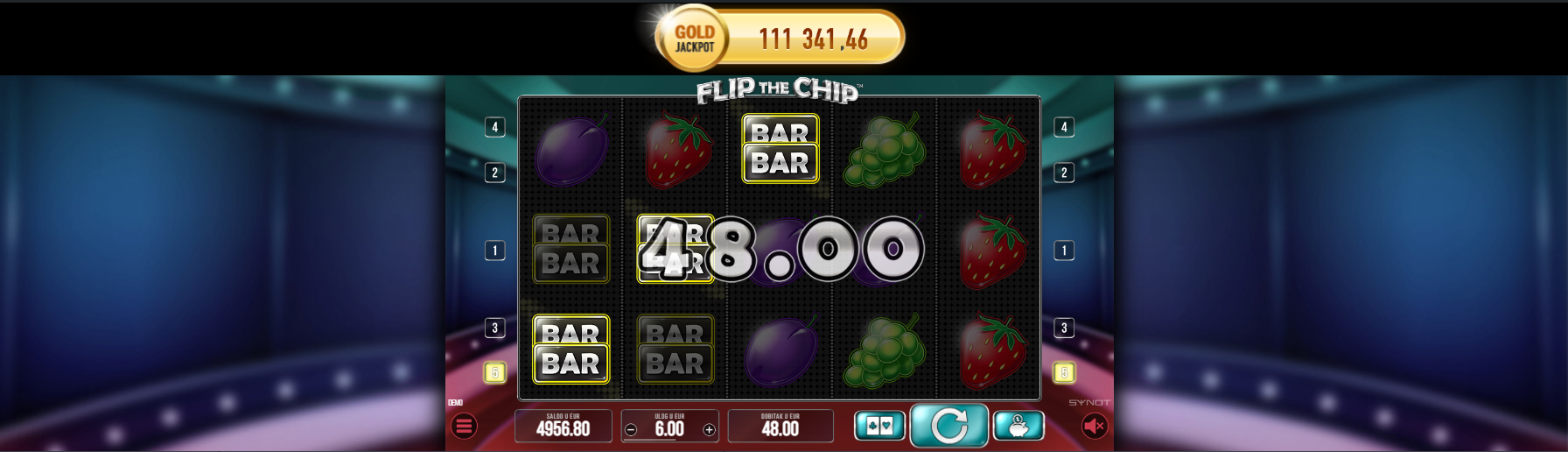1568x452 pixels.
Task: Open the card gamble feature
Action: point(879,426)
